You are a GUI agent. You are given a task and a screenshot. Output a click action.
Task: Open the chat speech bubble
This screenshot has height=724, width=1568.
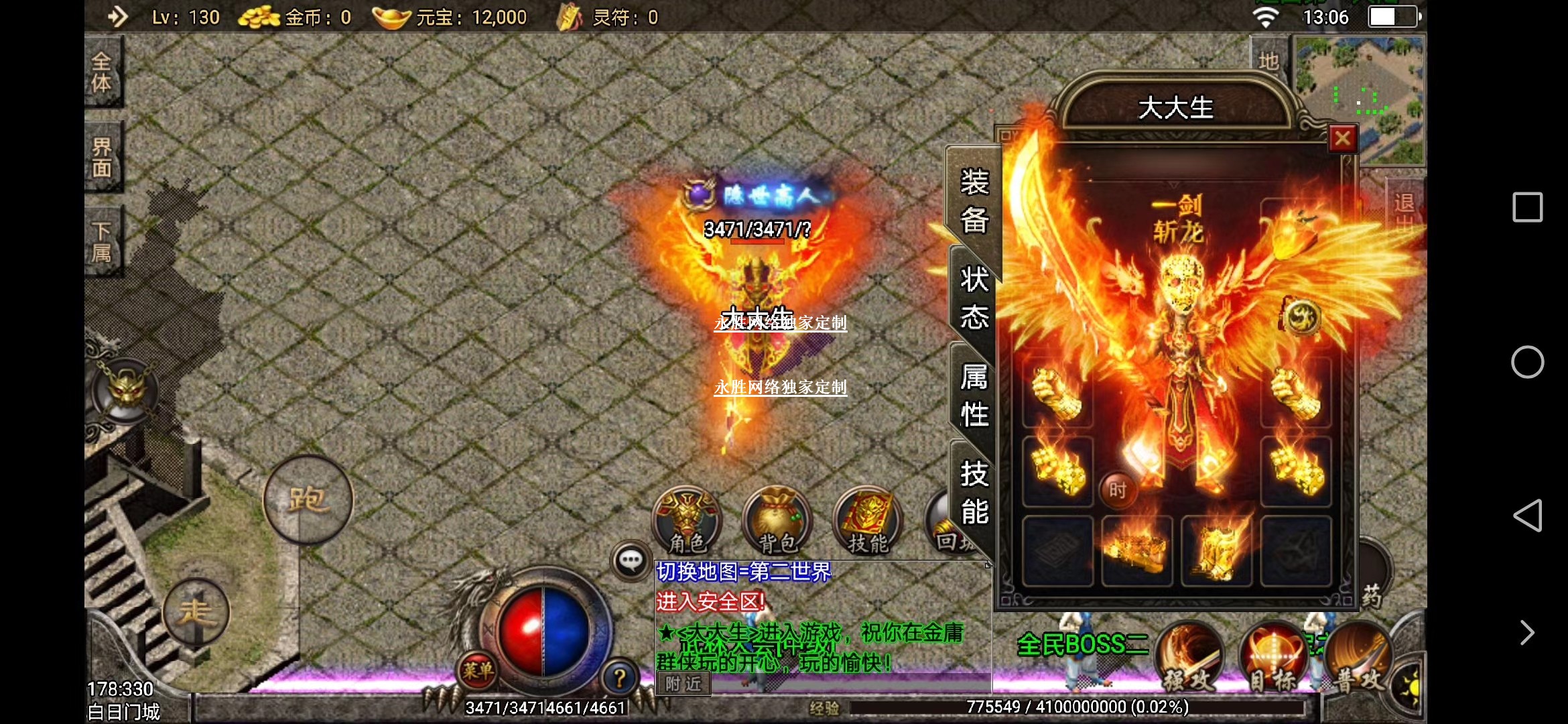631,560
